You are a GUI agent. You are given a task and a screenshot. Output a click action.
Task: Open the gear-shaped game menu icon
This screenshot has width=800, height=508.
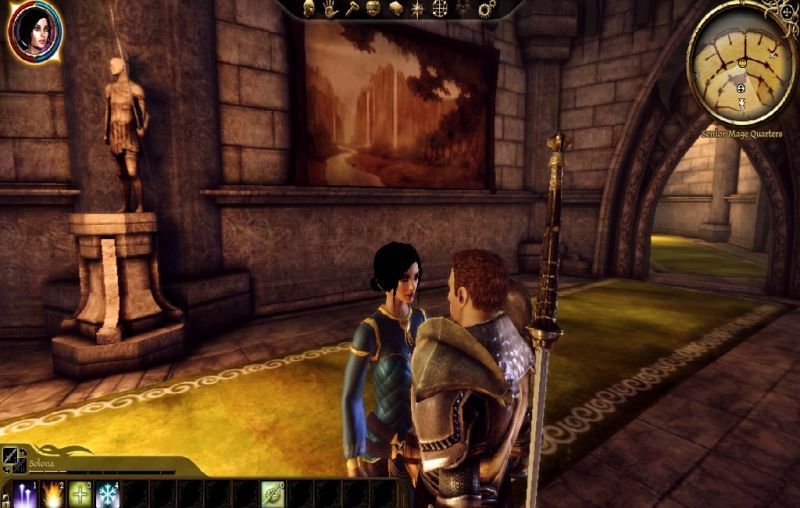[x=487, y=9]
